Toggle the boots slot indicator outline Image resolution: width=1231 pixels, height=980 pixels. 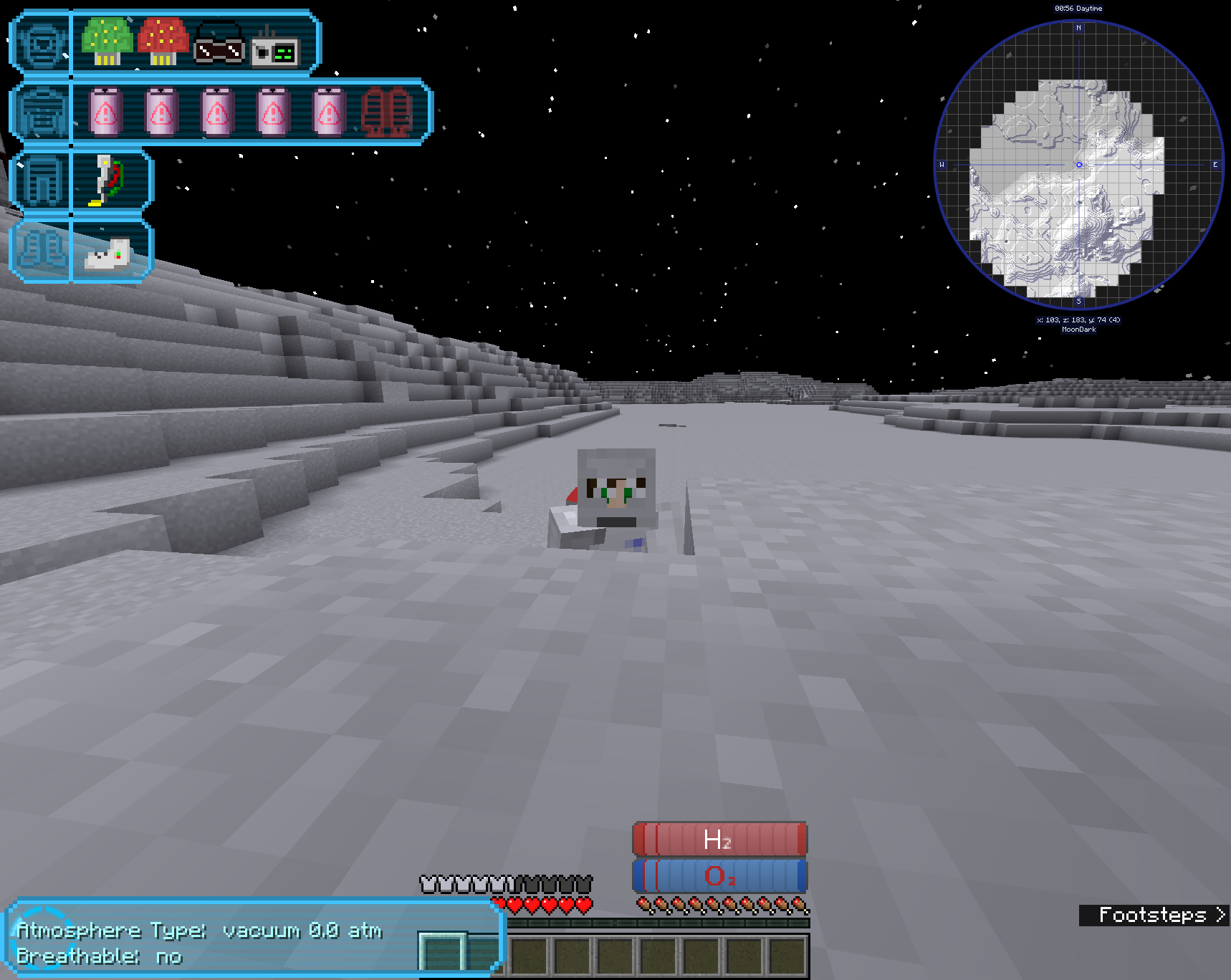41,250
